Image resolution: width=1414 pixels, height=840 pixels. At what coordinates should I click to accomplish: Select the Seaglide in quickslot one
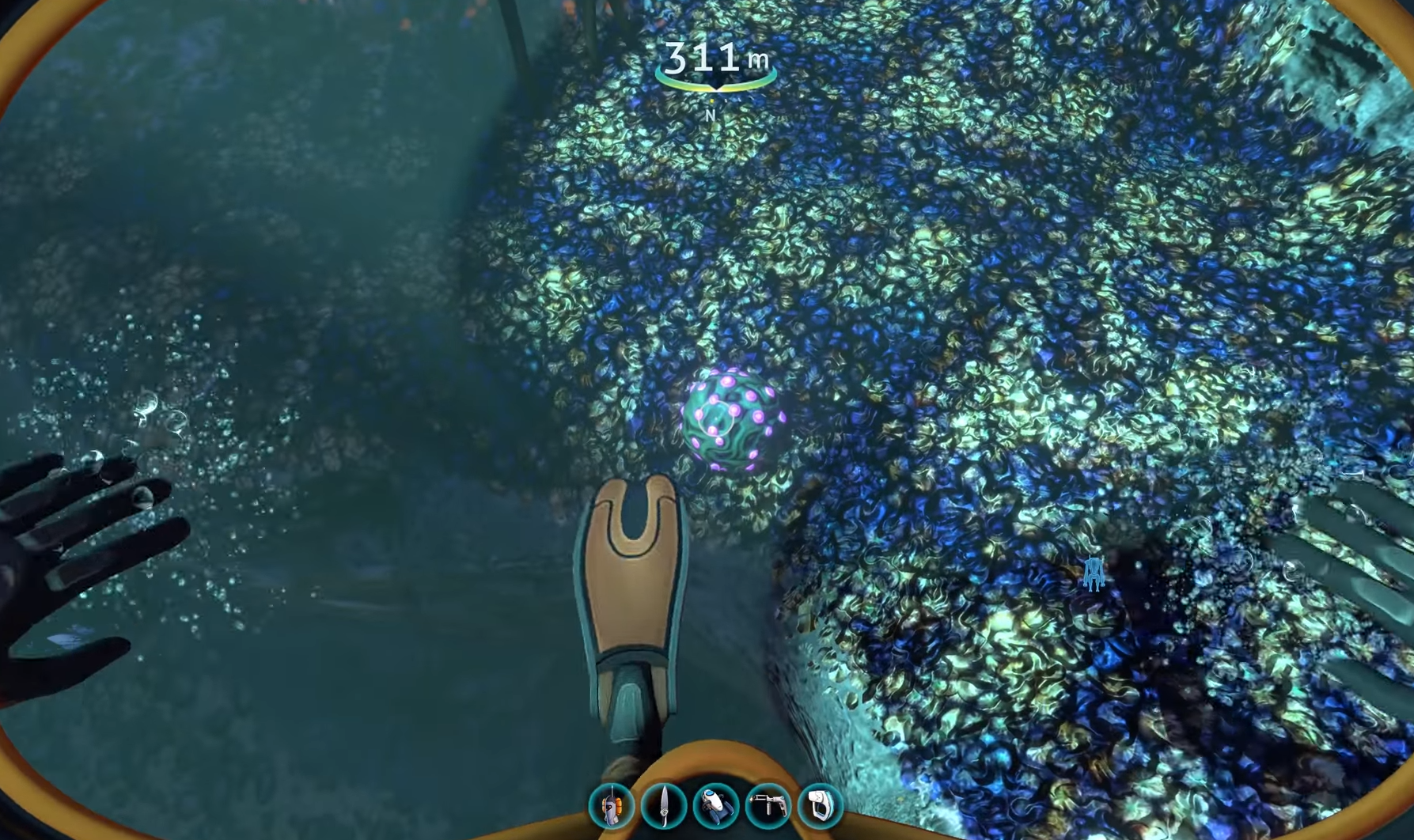(613, 805)
